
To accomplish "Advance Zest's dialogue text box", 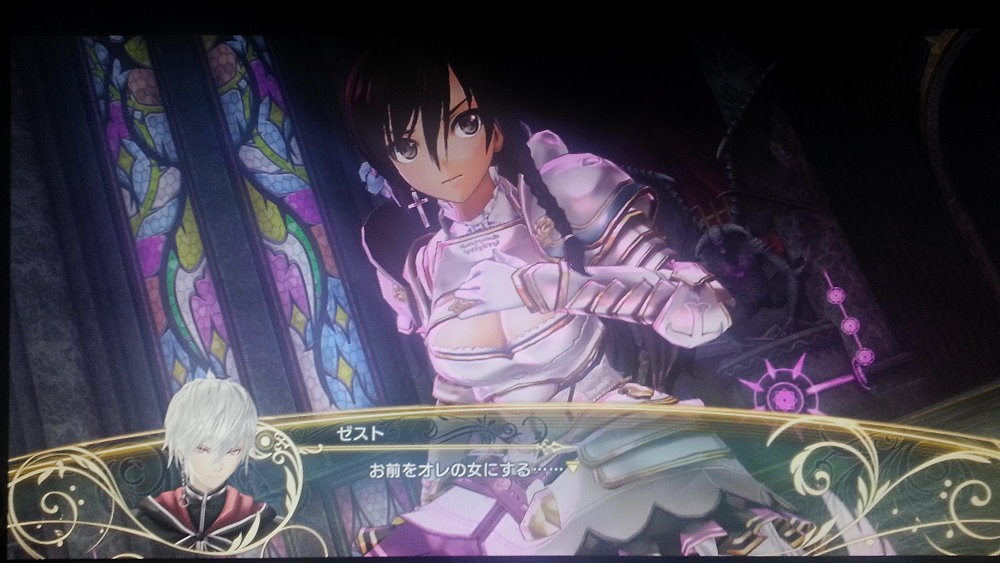I will (480, 467).
